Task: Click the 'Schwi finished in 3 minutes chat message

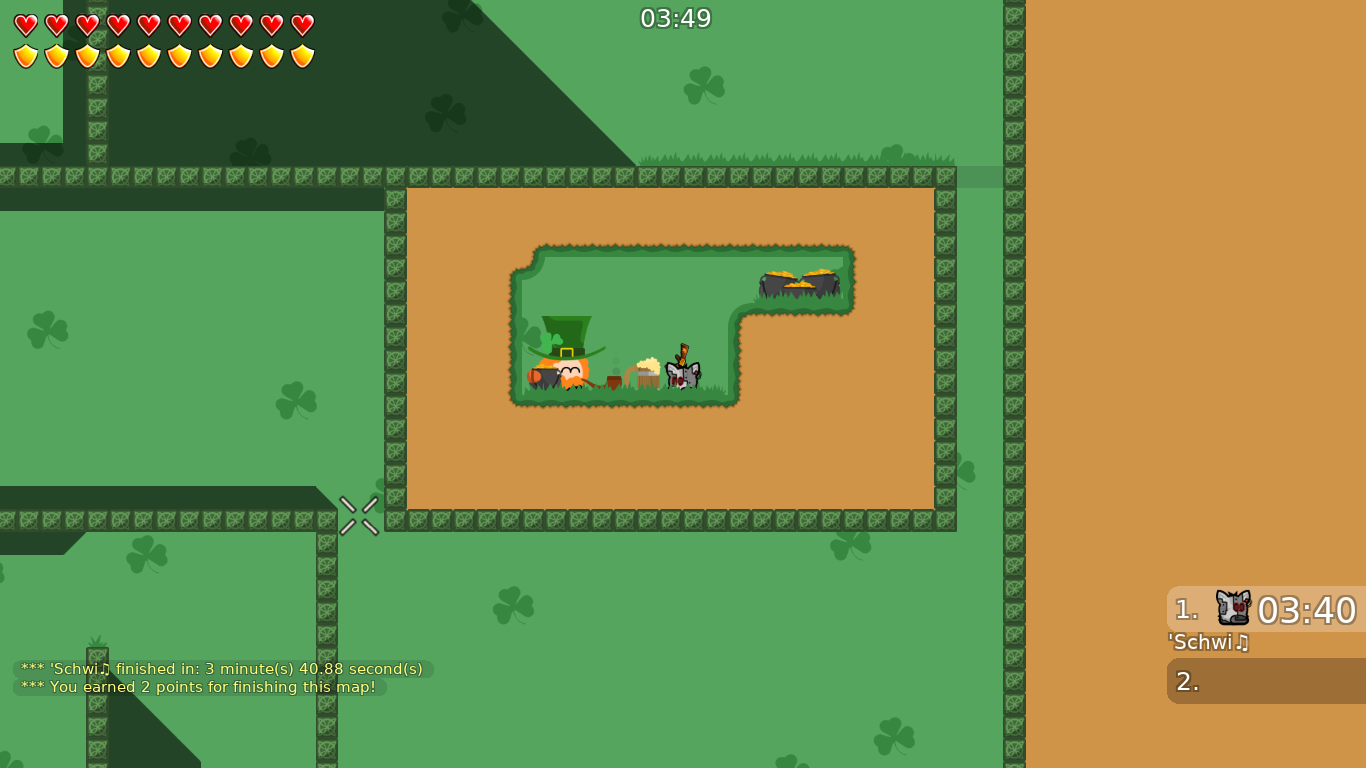Action: coord(220,668)
